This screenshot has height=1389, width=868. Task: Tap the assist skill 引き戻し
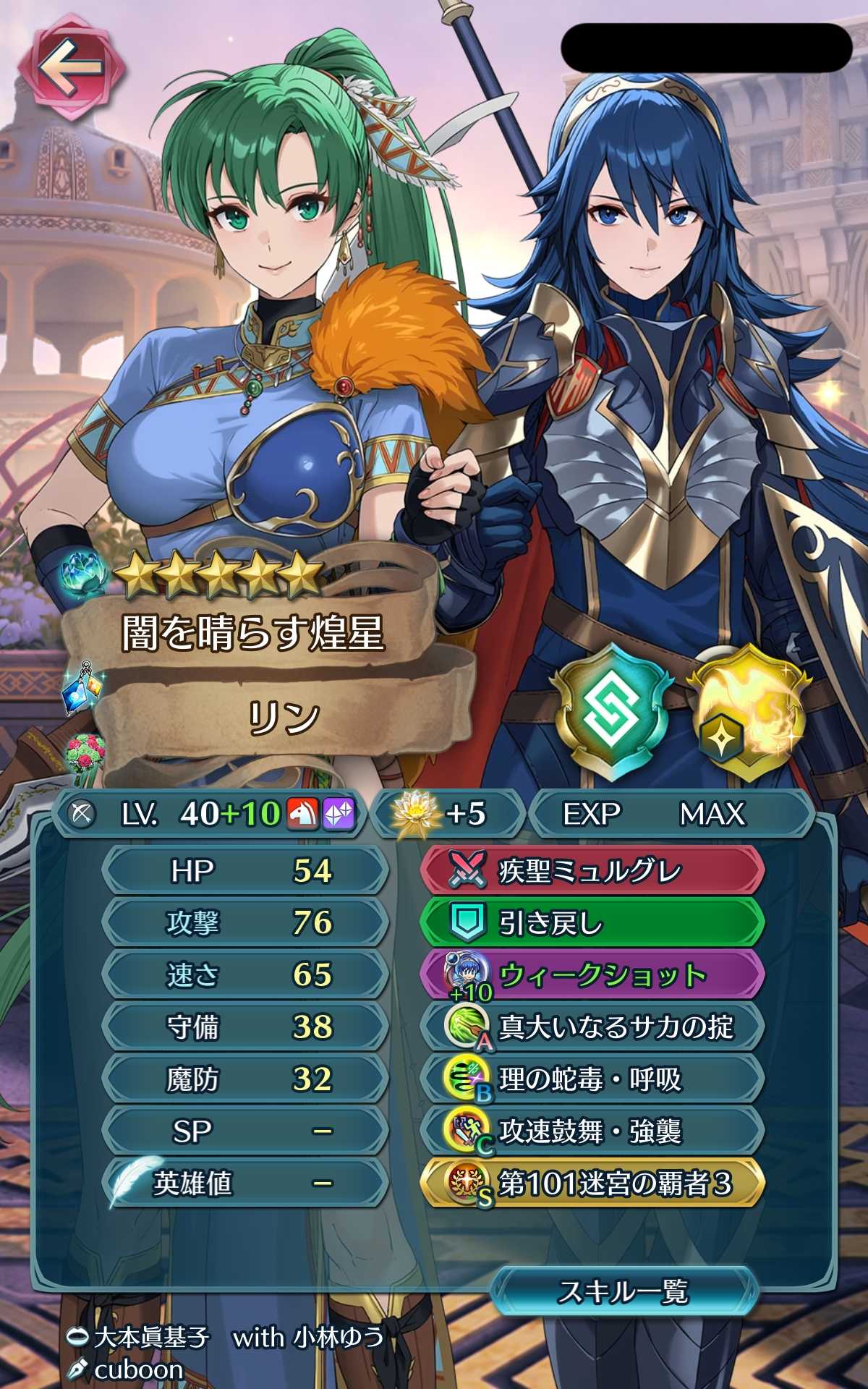coord(592,923)
